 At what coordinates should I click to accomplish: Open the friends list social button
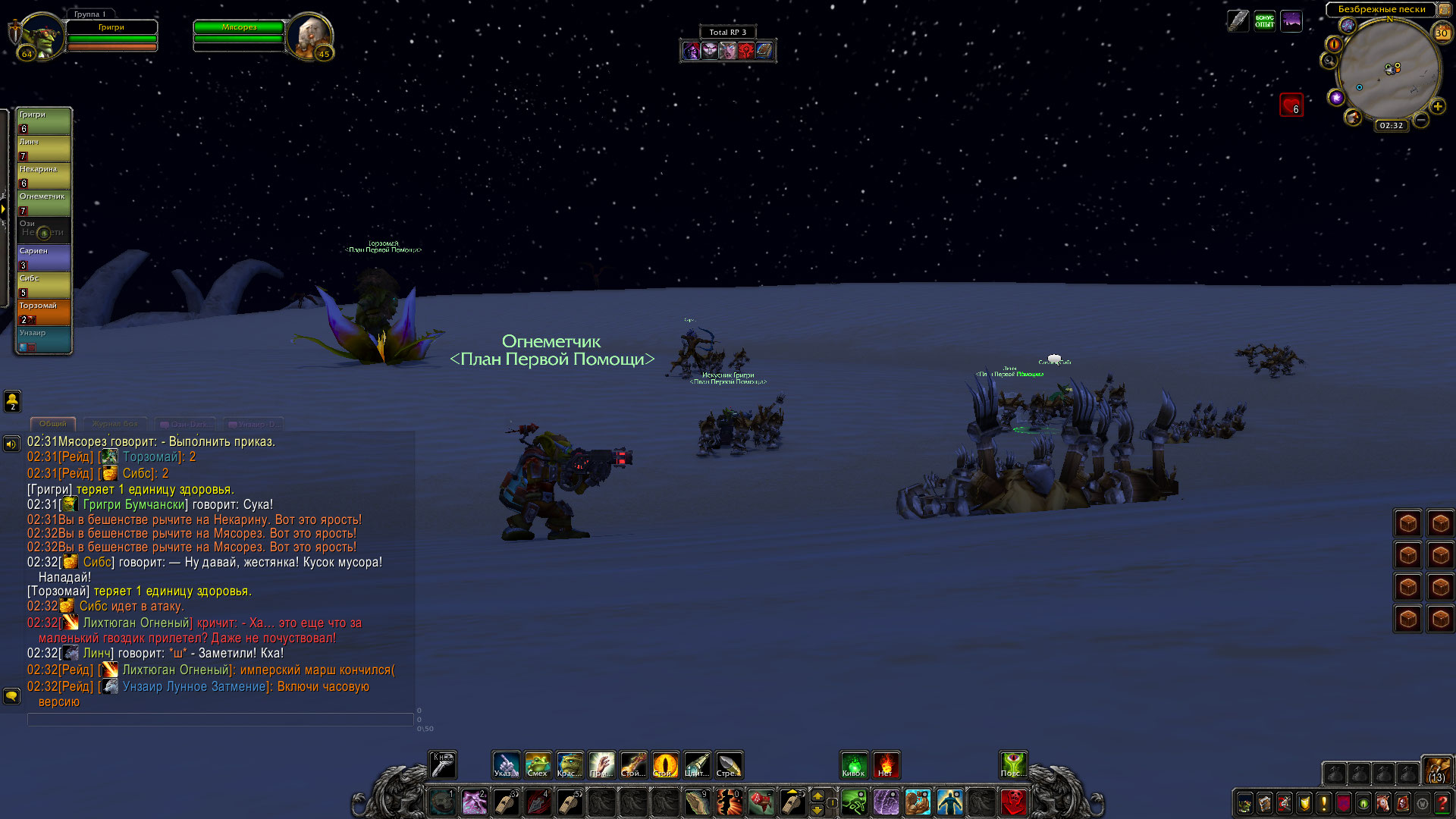pos(12,400)
